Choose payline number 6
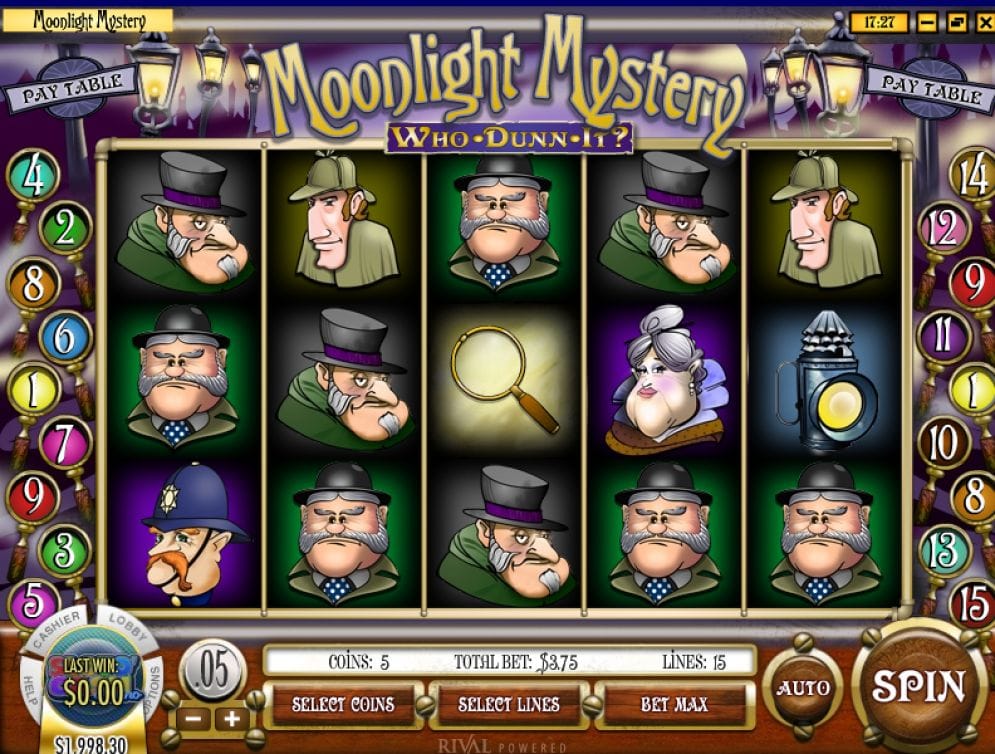Viewport: 995px width, 754px height. click(x=65, y=338)
